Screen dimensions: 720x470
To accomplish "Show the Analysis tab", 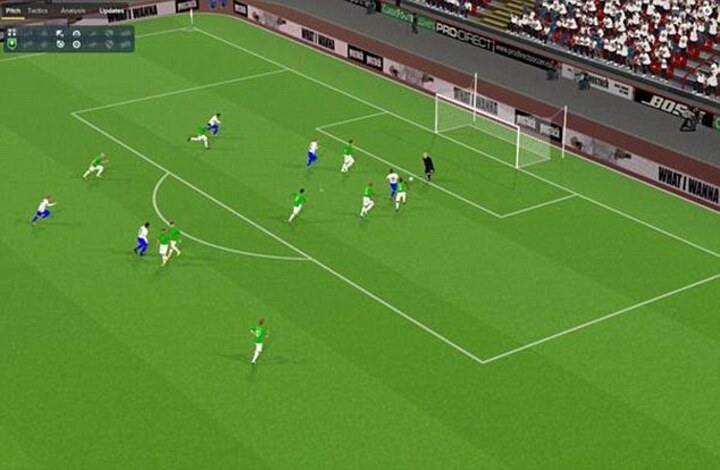I will (x=73, y=10).
